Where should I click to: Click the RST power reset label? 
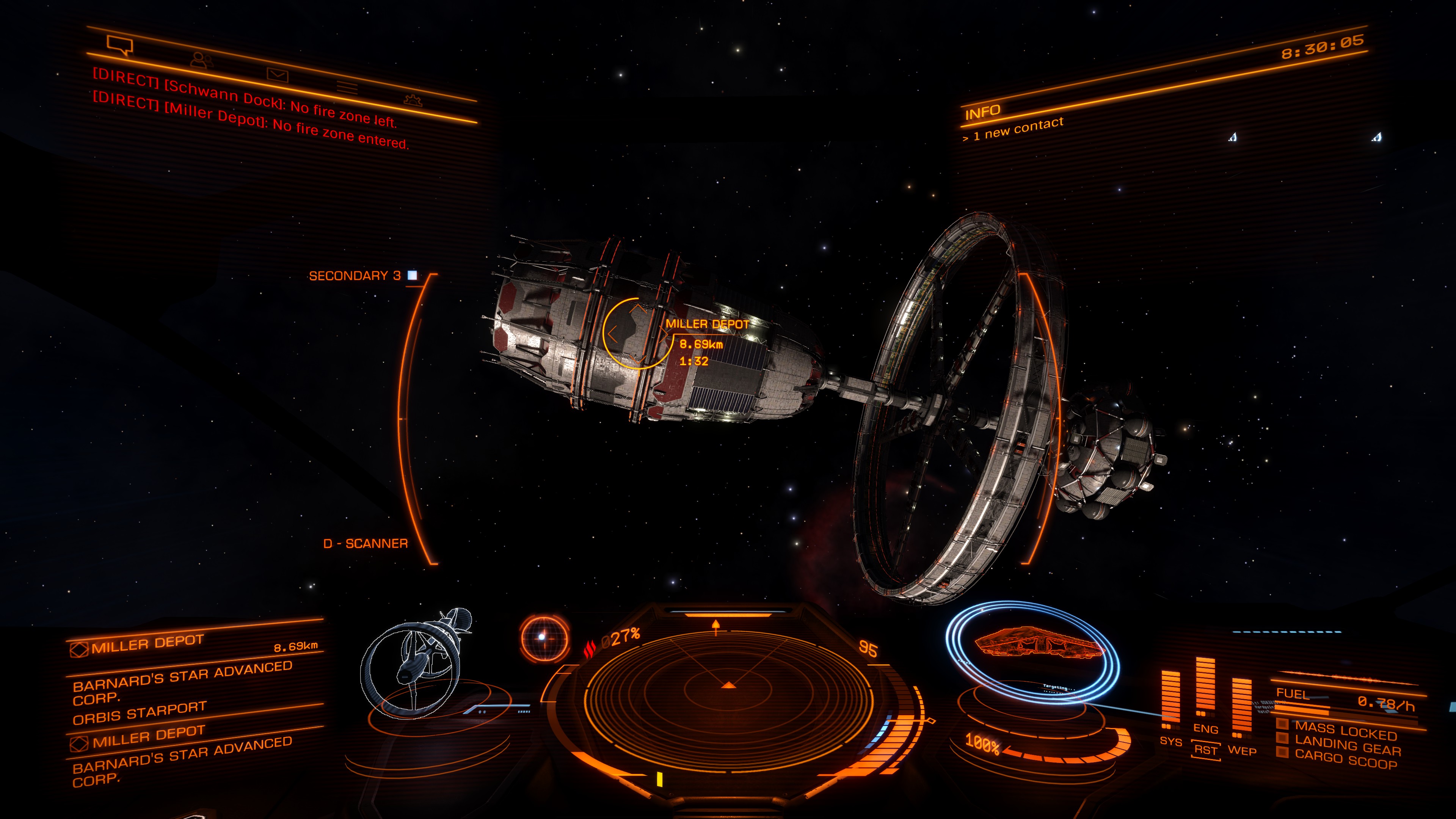pos(1205,751)
